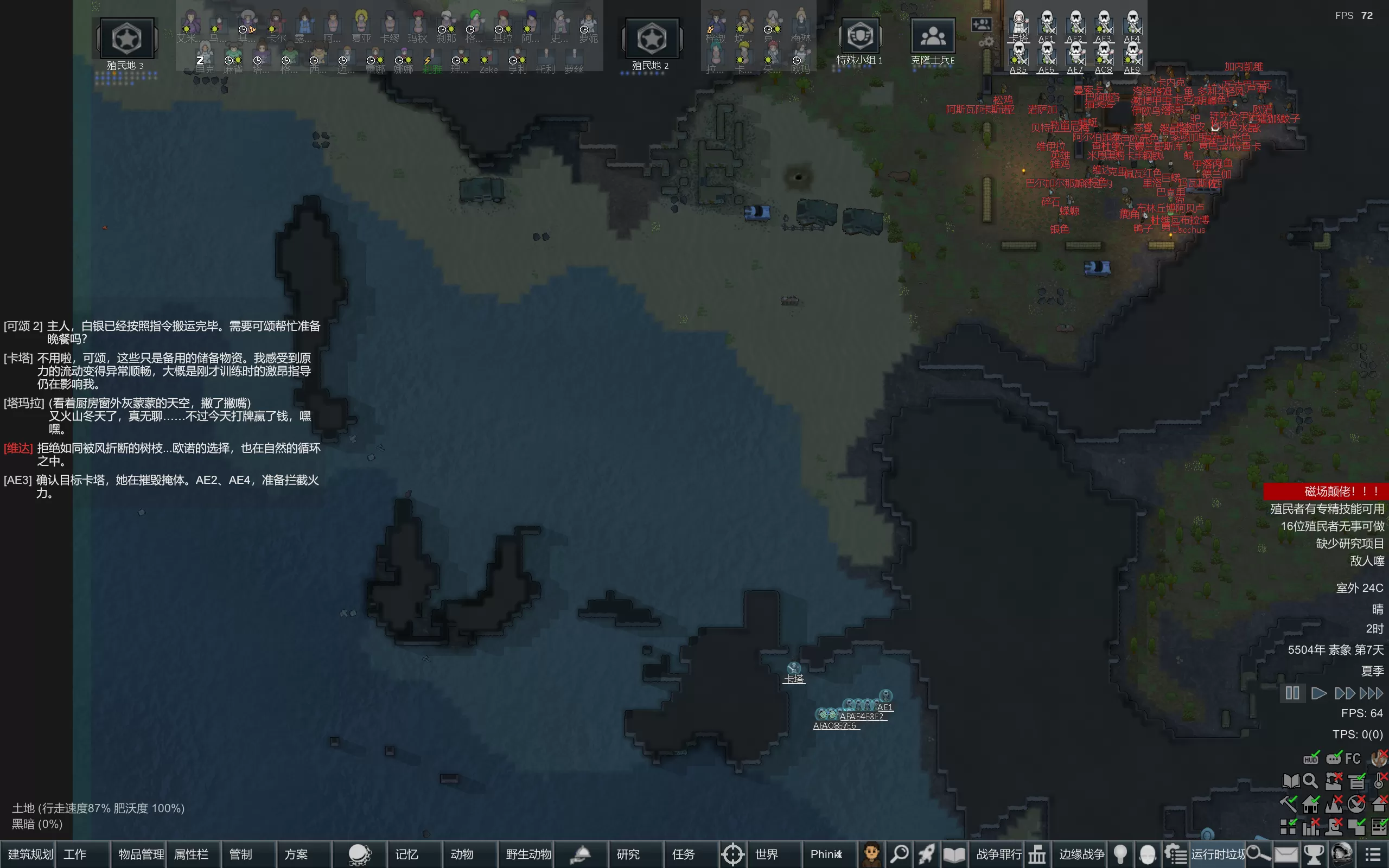Set game speed to triple-arrow superfast
Image resolution: width=1389 pixels, height=868 pixels.
(x=1372, y=693)
